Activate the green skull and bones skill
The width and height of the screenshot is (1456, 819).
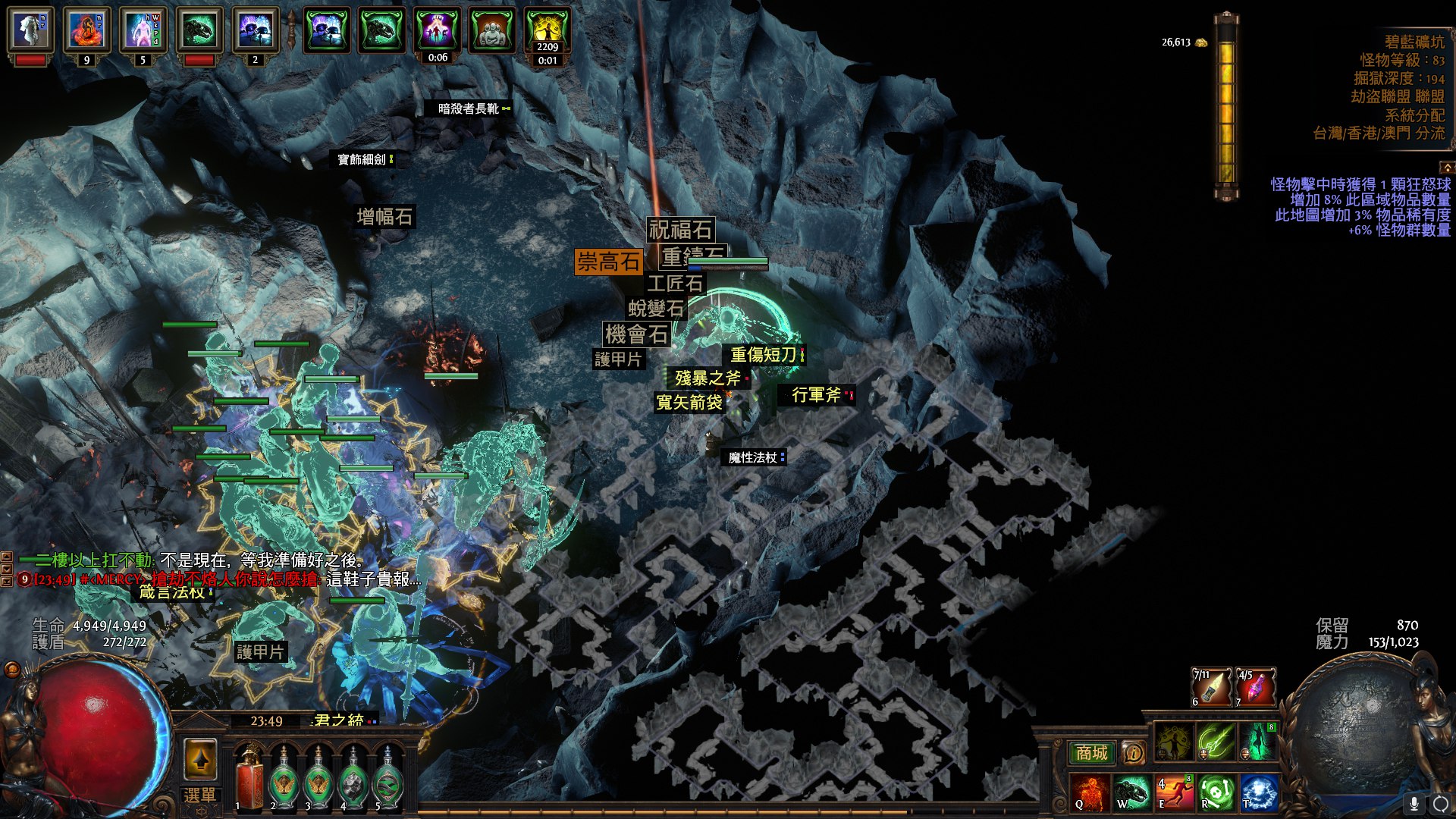click(1216, 792)
